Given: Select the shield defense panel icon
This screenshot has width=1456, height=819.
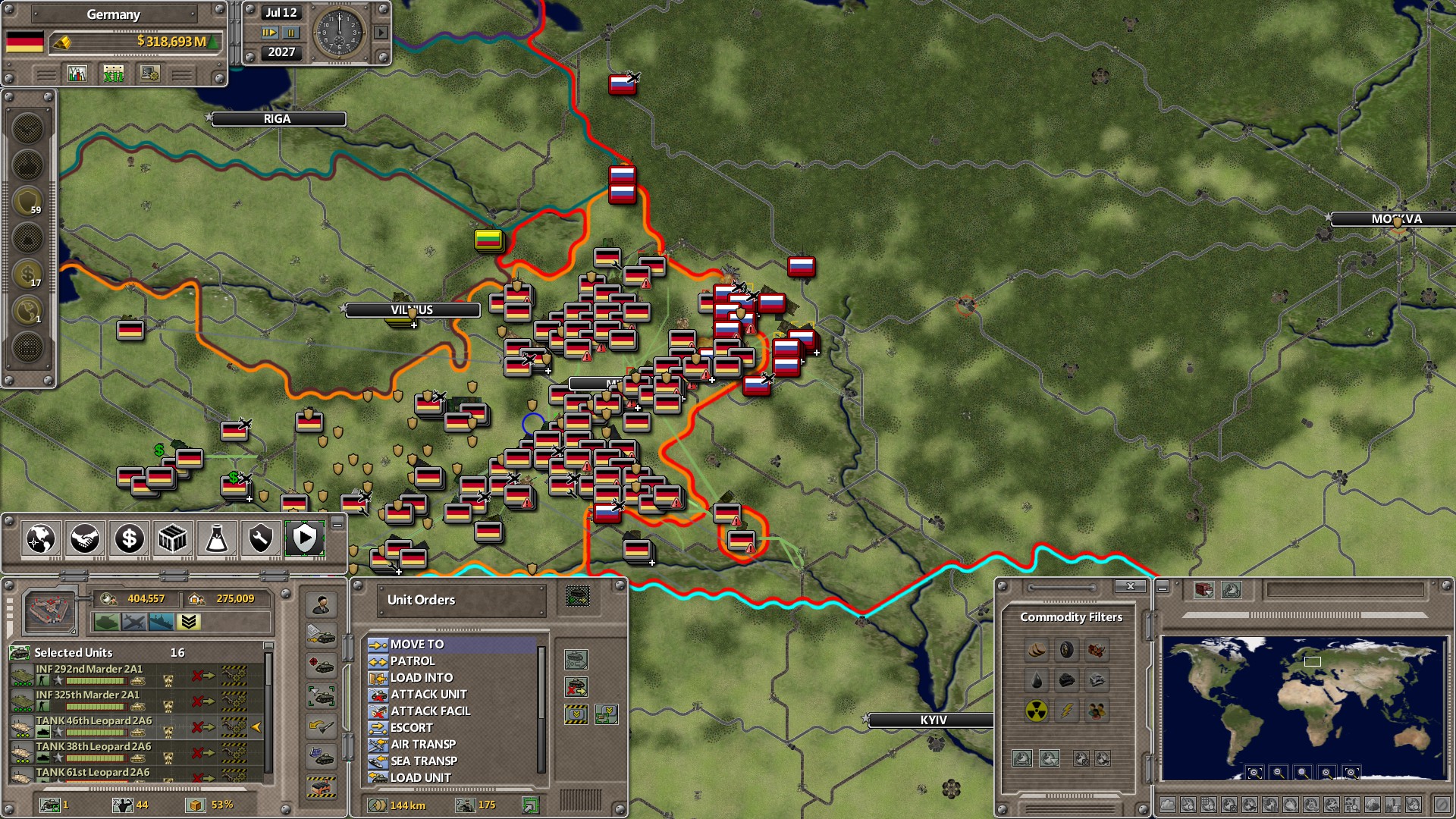Looking at the screenshot, I should coord(304,538).
